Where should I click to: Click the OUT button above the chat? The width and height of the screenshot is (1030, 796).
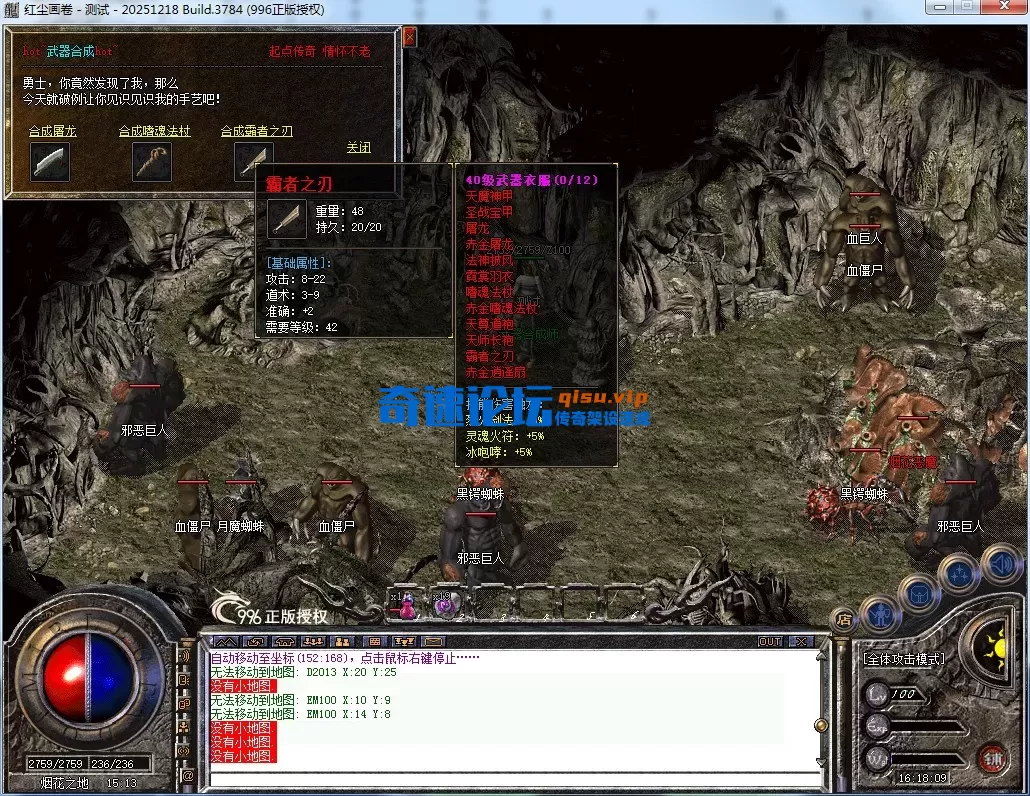[x=769, y=641]
